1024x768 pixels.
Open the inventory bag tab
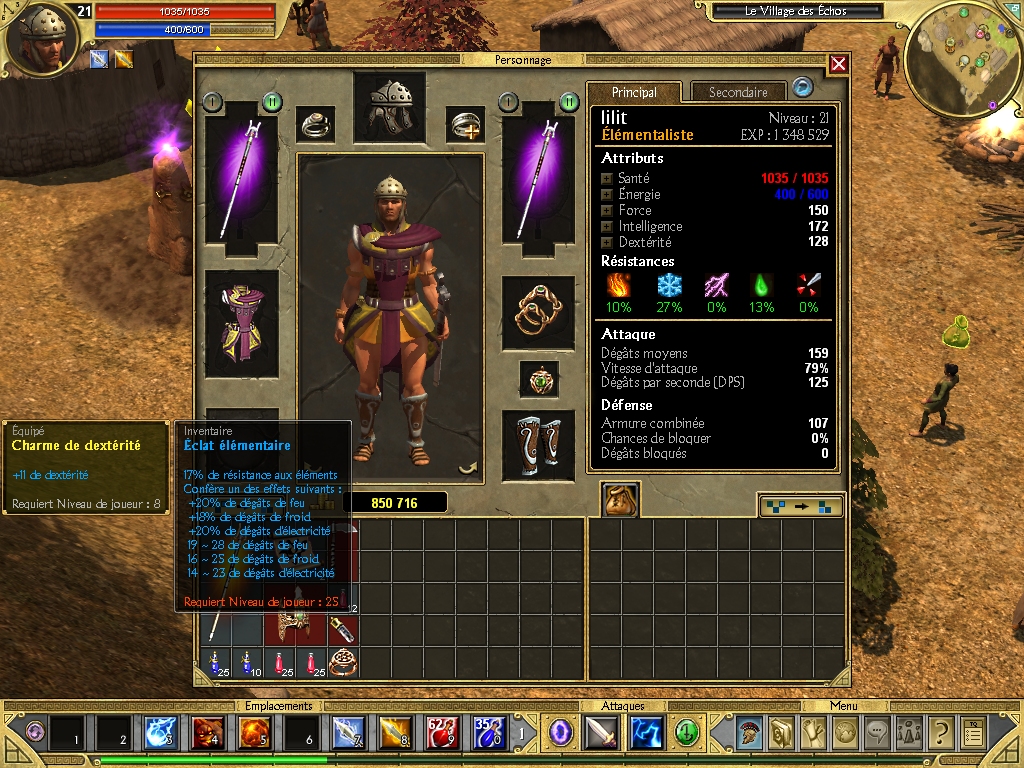tap(620, 499)
